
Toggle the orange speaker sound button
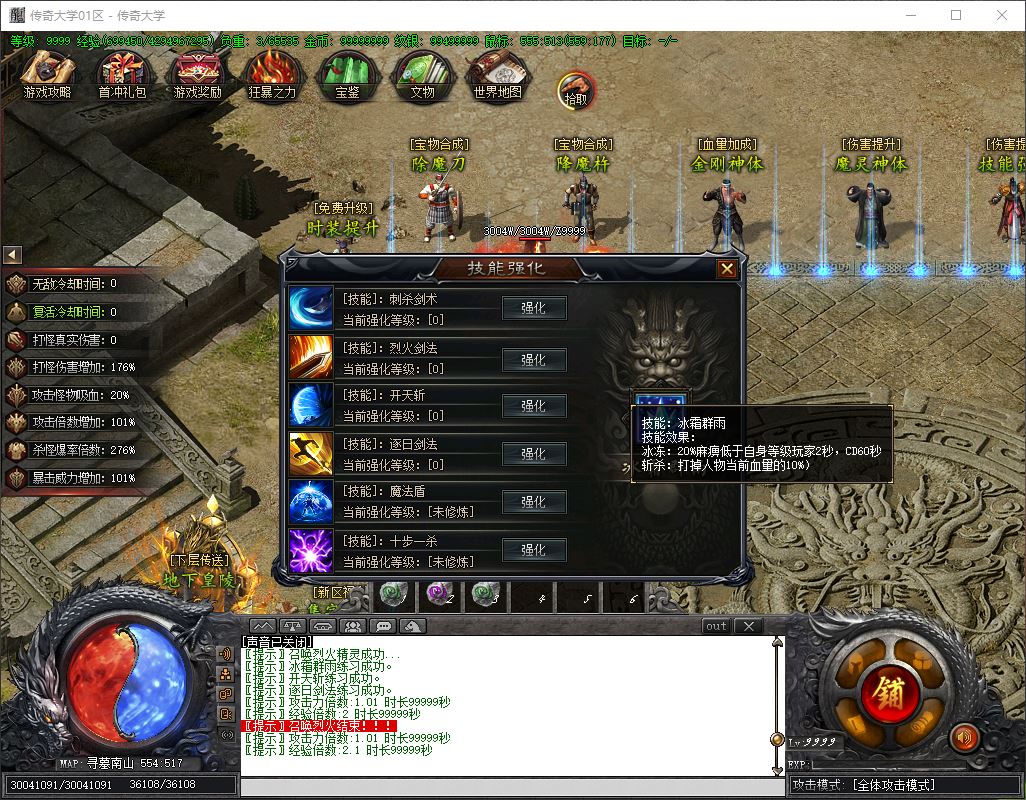[x=964, y=738]
